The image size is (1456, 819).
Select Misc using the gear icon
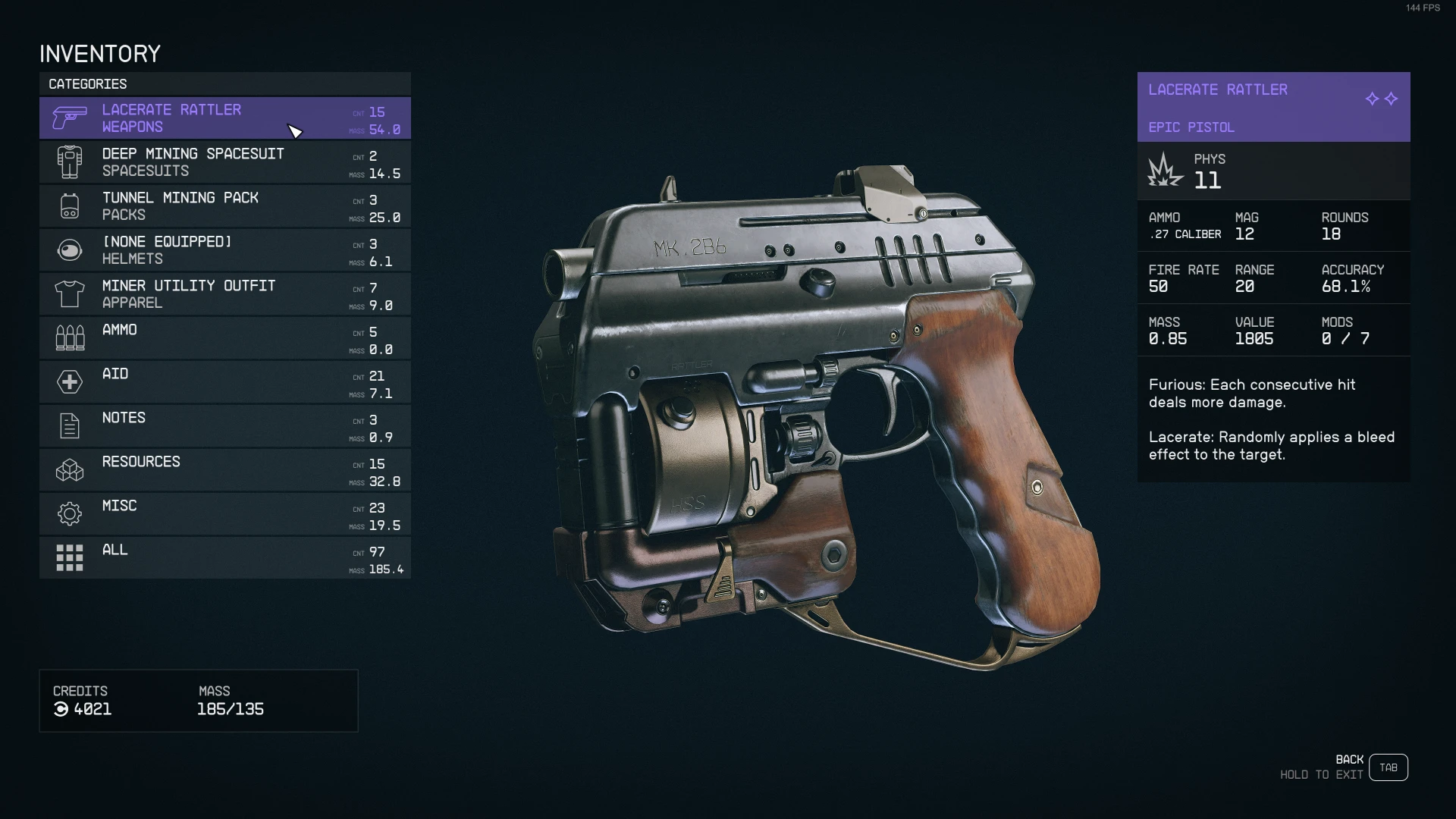tap(69, 513)
